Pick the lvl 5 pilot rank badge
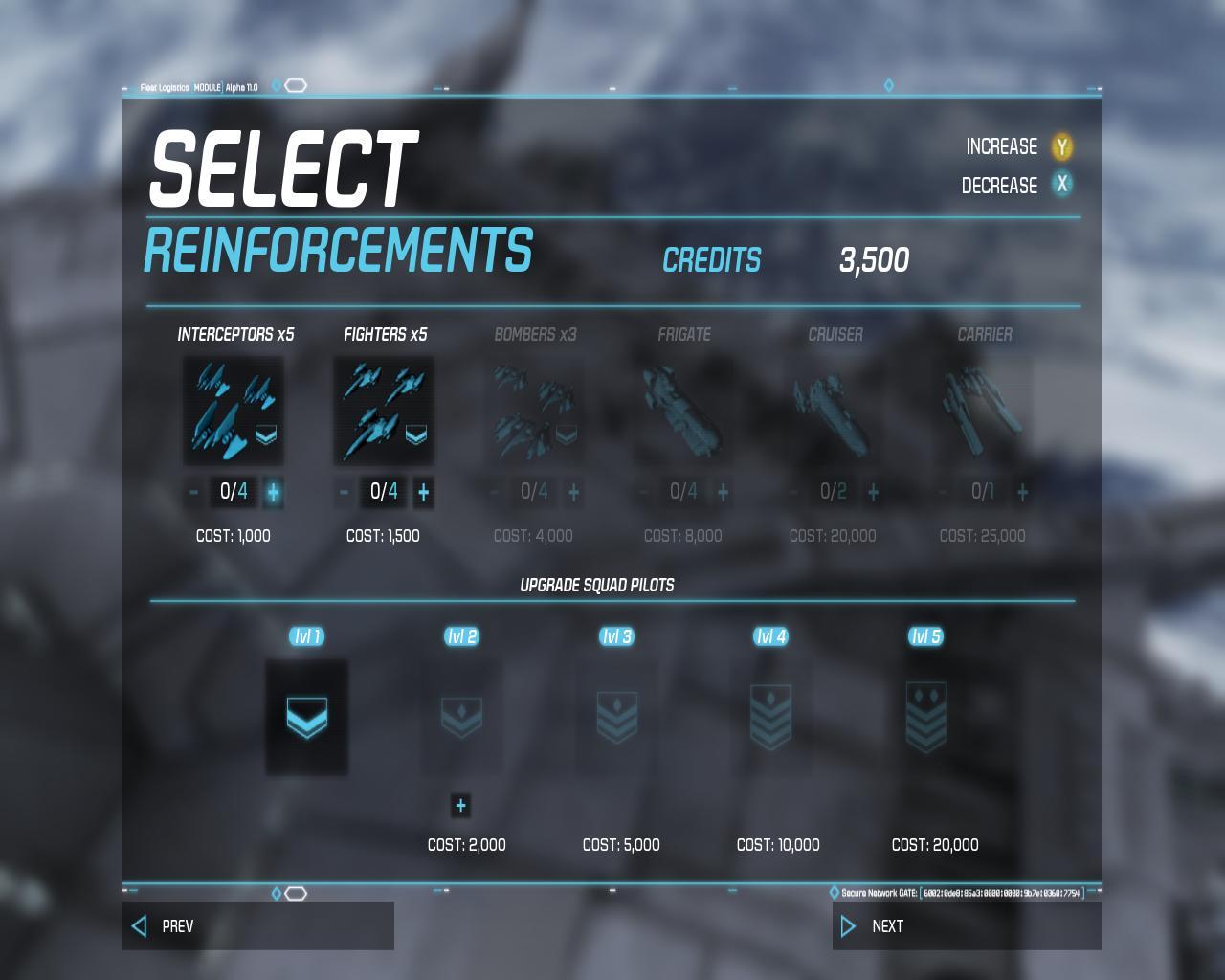1225x980 pixels. tap(925, 717)
